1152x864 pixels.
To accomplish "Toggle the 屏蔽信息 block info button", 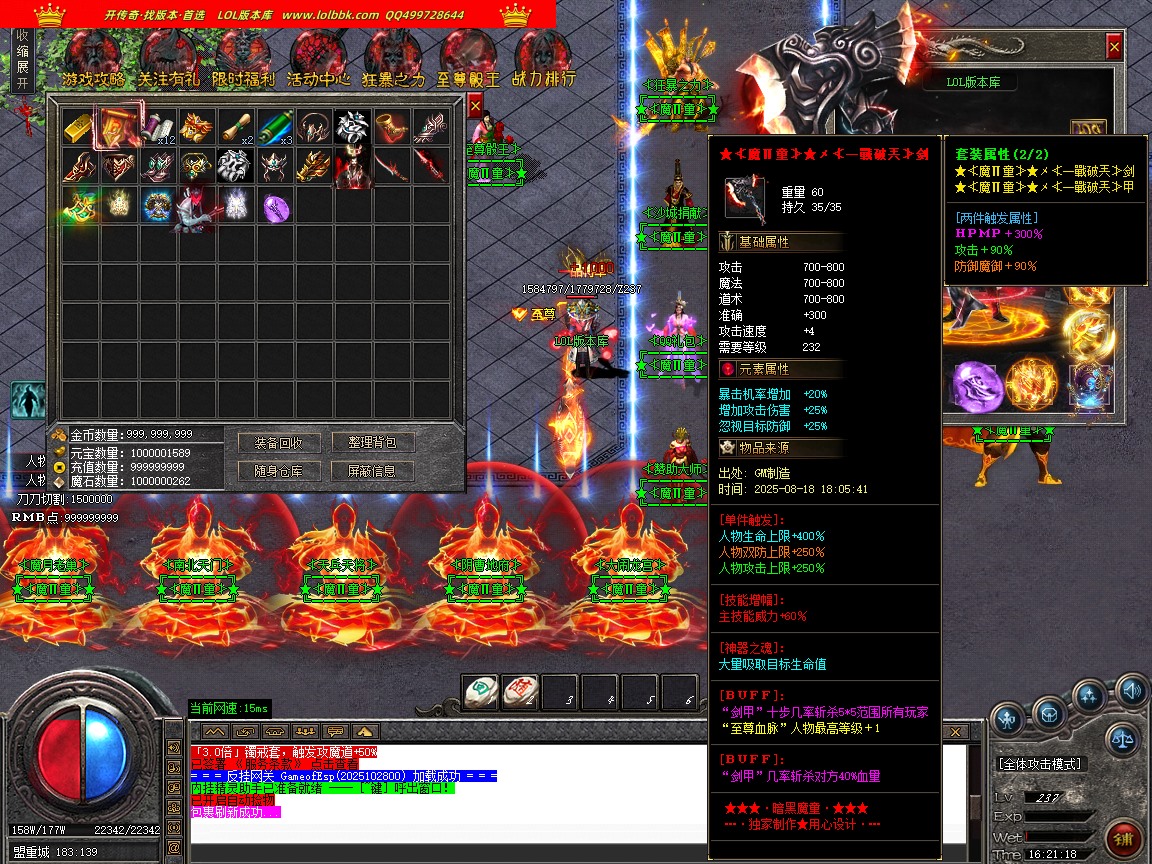I will [373, 471].
